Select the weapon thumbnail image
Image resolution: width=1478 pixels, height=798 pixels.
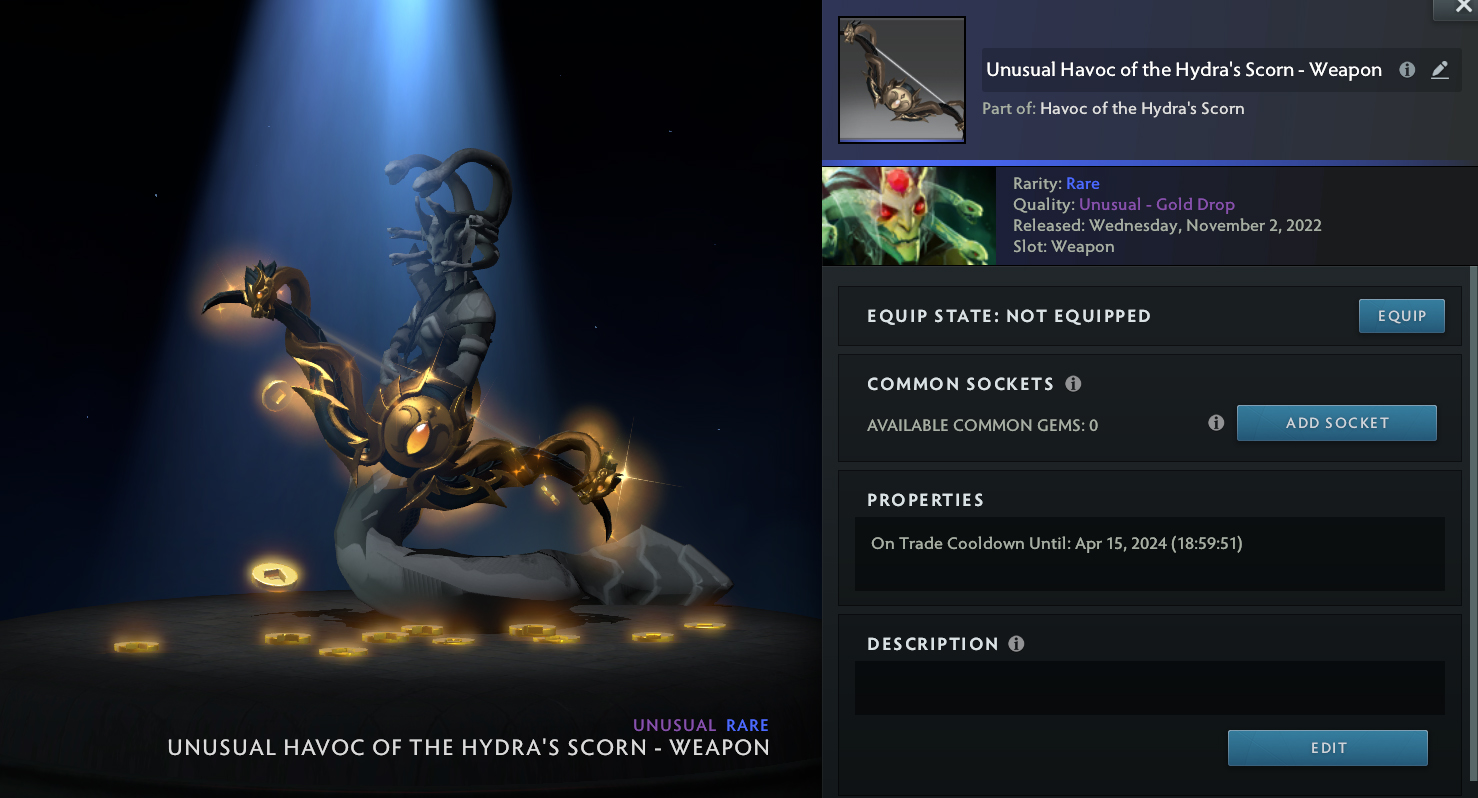902,80
